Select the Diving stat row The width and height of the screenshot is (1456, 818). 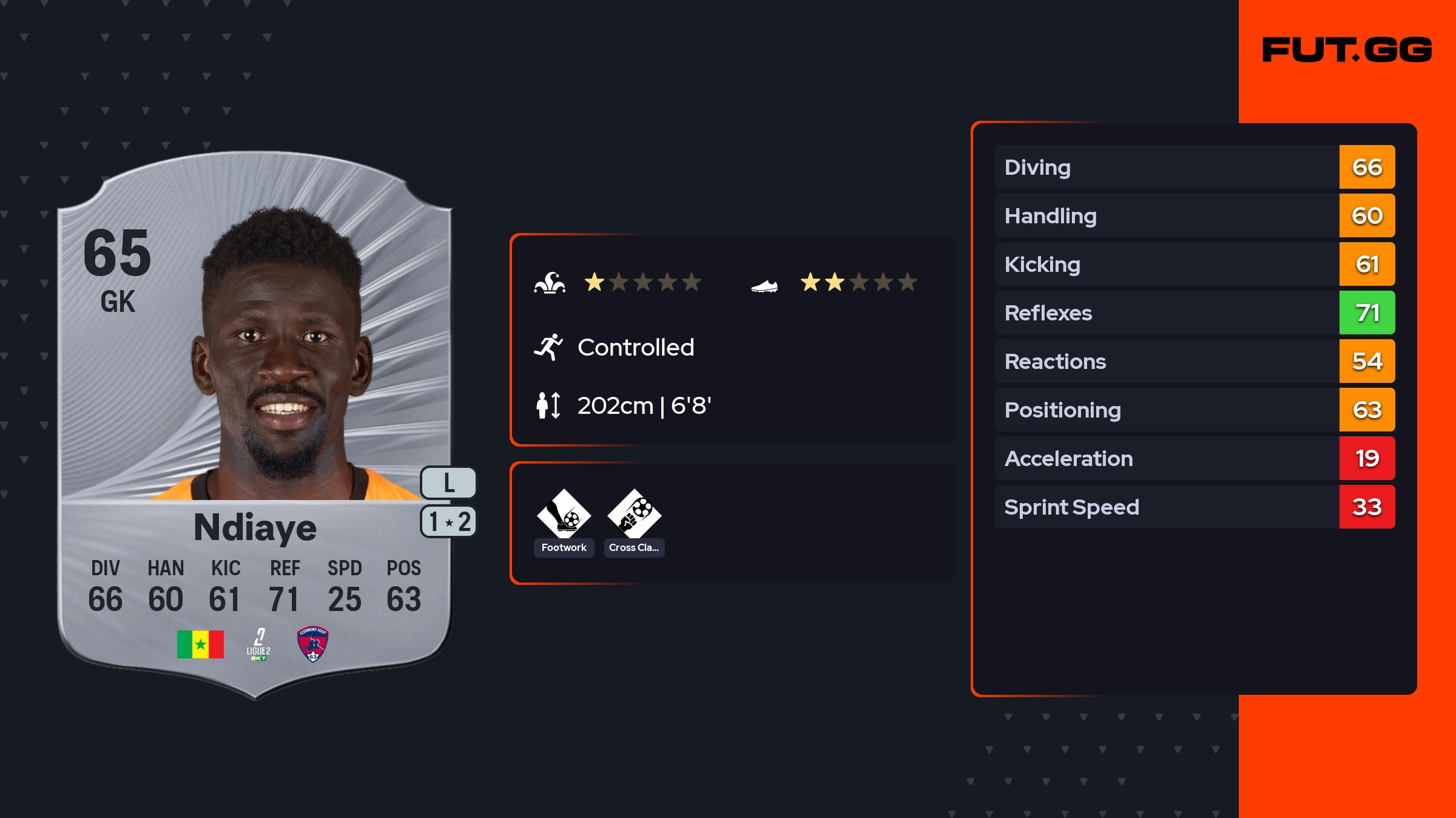point(1194,167)
